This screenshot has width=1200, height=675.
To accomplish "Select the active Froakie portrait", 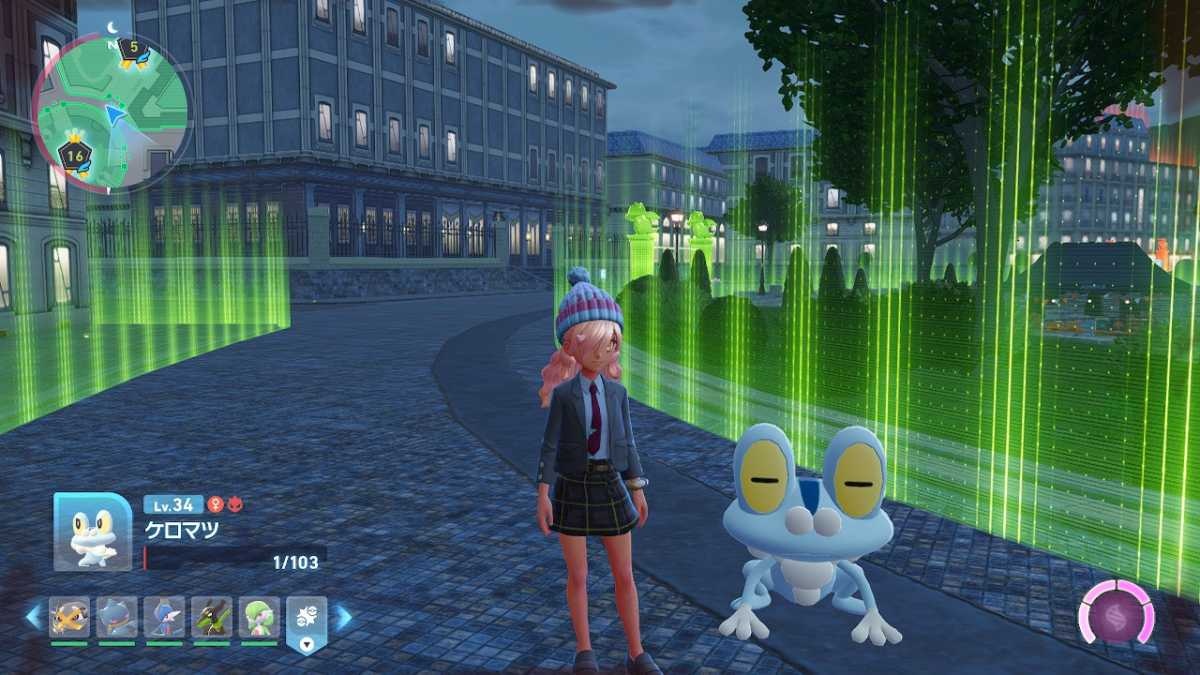I will pyautogui.click(x=92, y=532).
